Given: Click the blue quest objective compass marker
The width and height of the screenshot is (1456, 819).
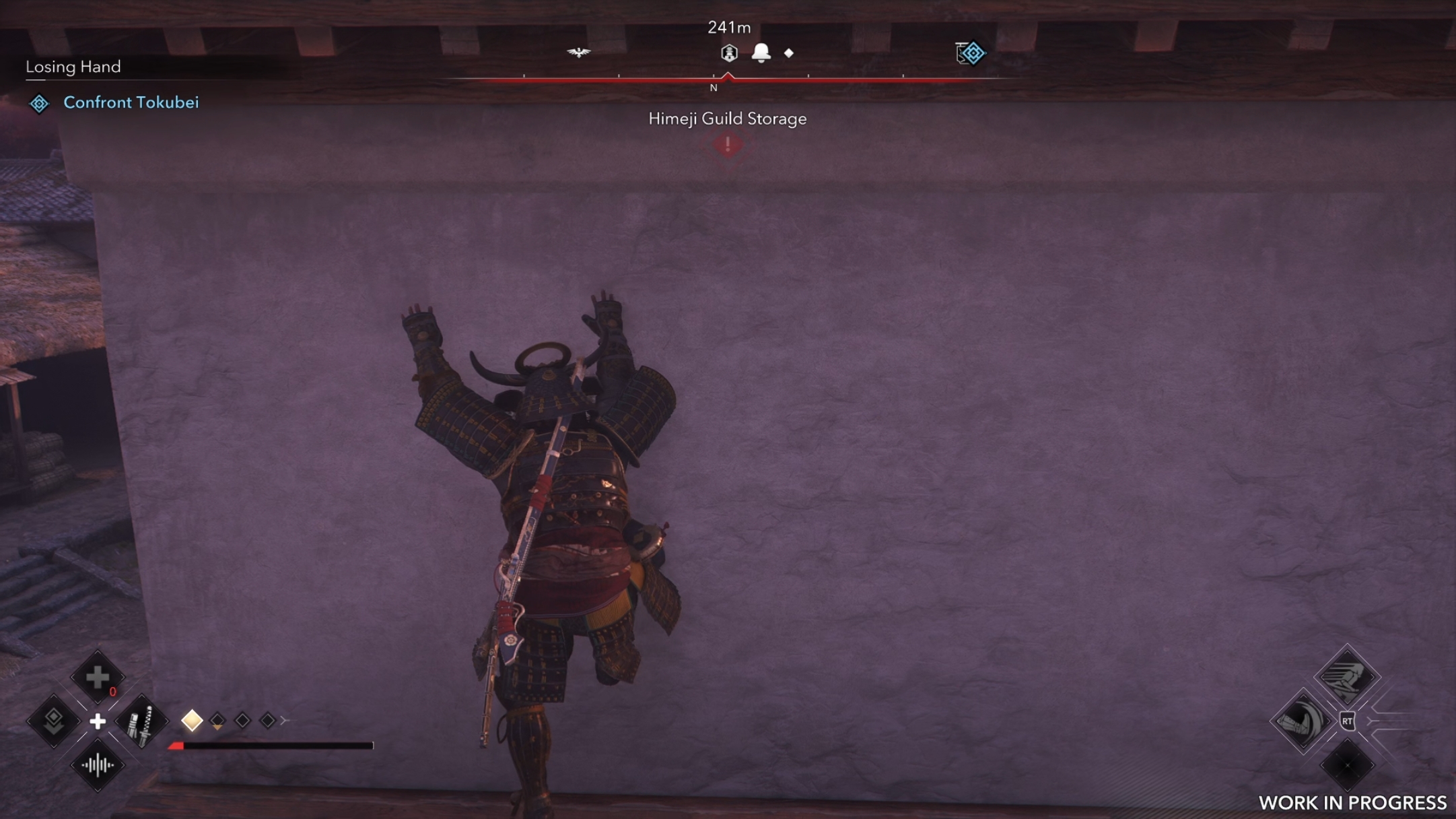Looking at the screenshot, I should 971,53.
